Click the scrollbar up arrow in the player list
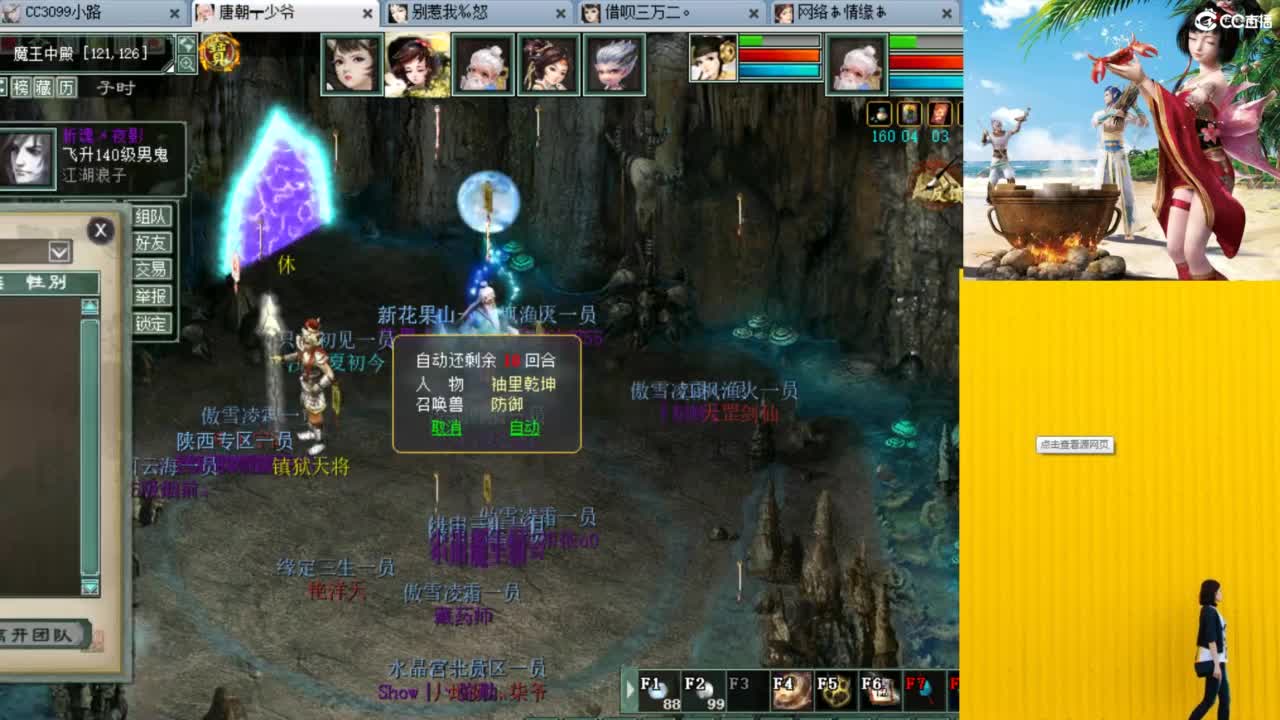The width and height of the screenshot is (1280, 720). coord(89,306)
